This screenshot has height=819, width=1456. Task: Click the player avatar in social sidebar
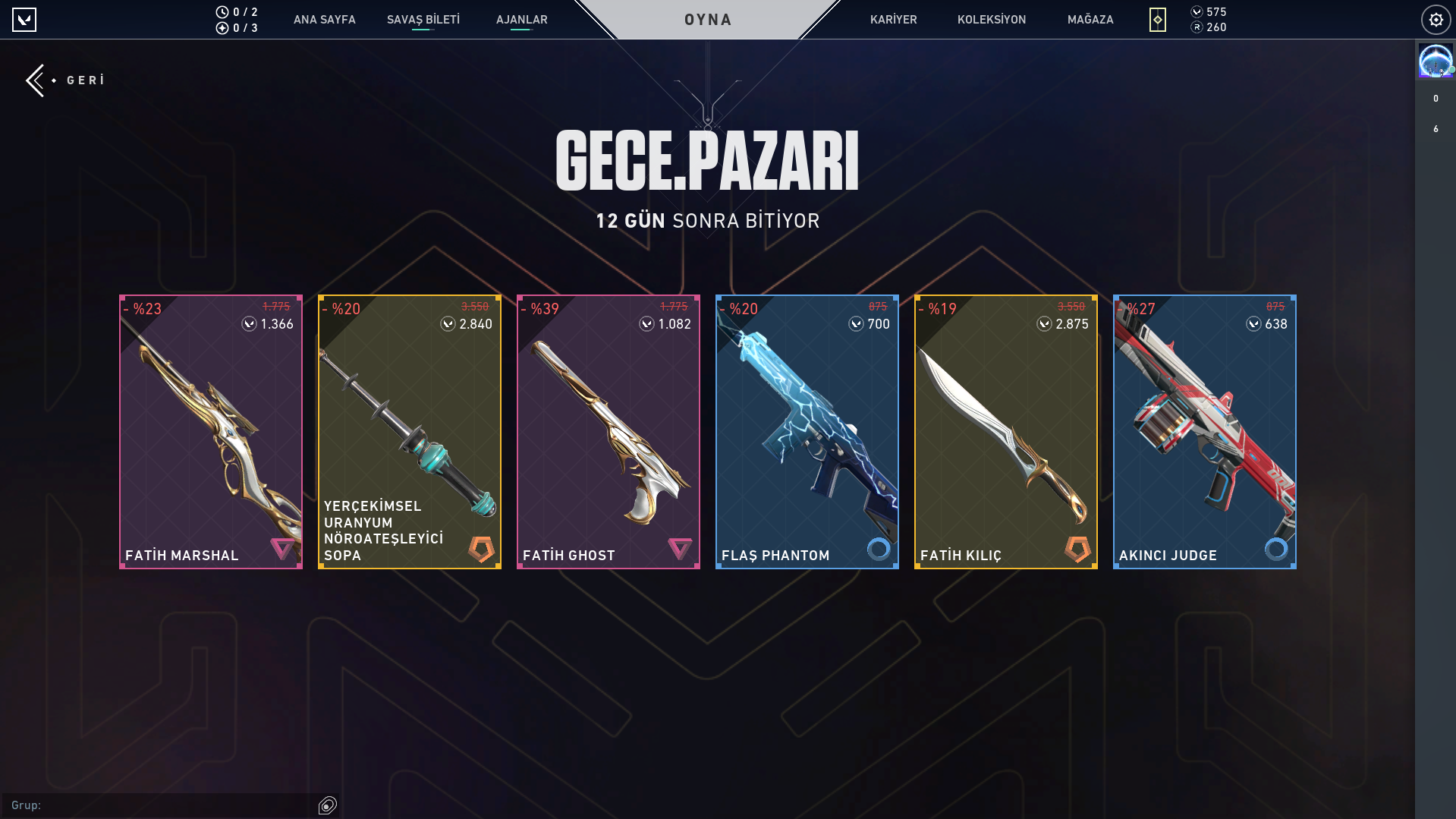1435,61
